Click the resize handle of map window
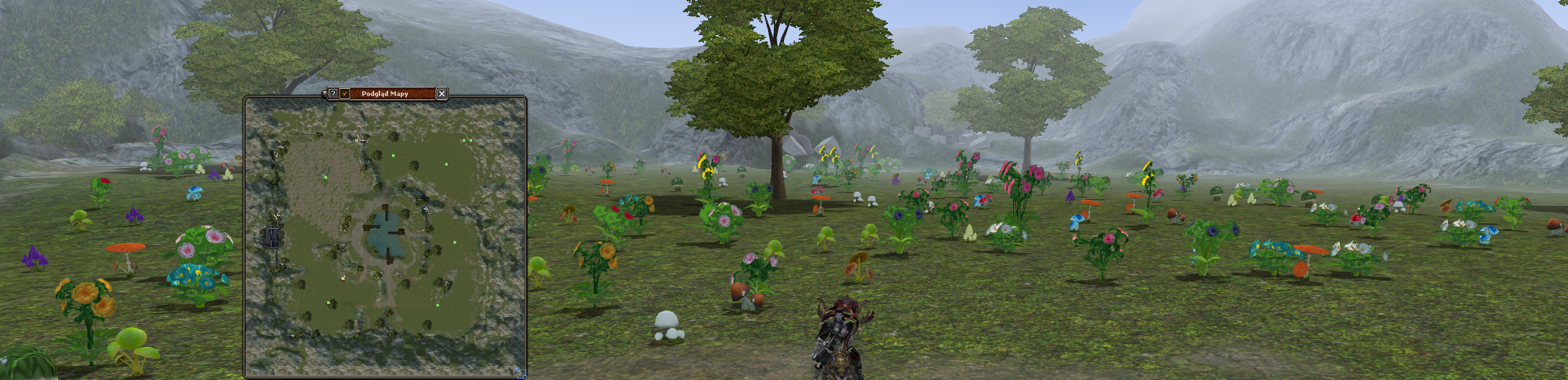This screenshot has height=380, width=1568. pyautogui.click(x=520, y=373)
